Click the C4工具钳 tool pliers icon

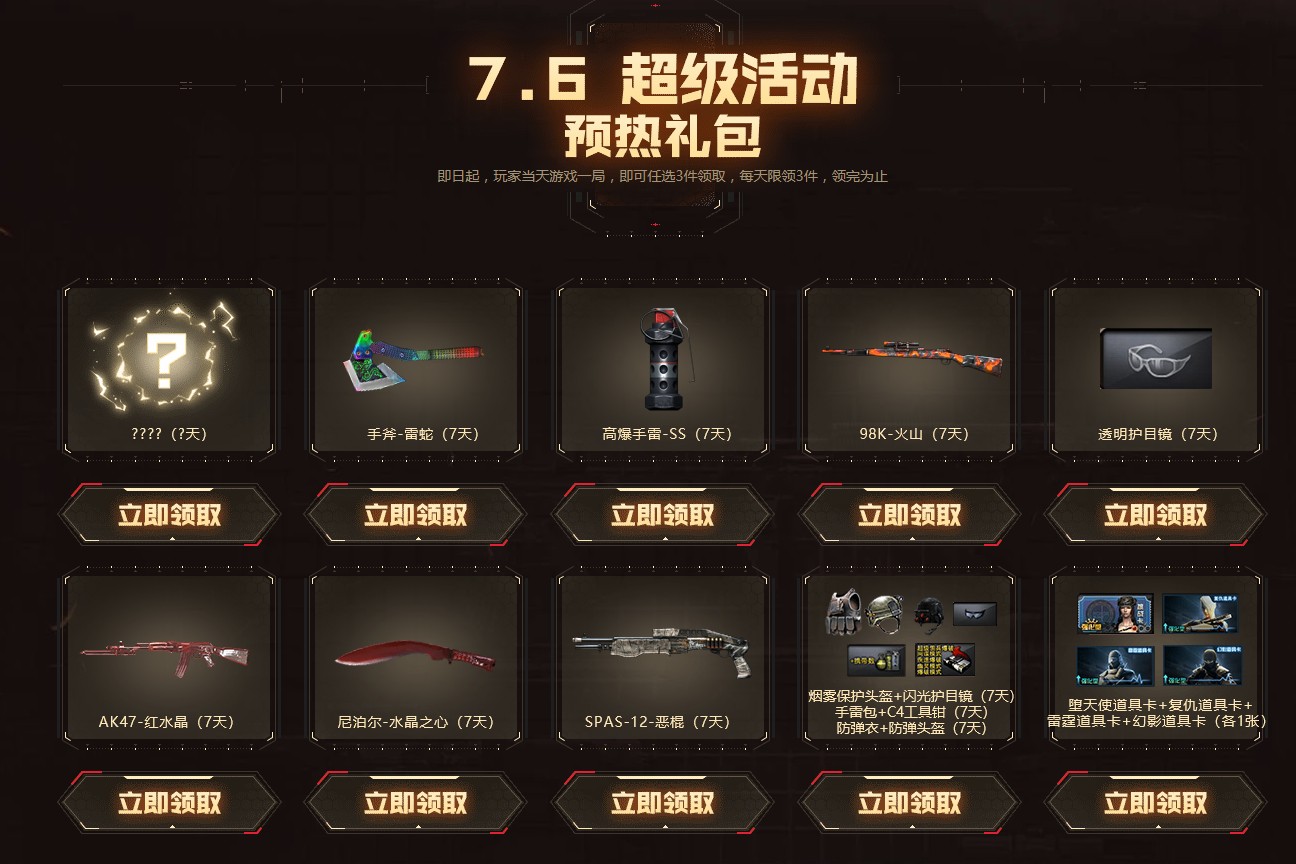pyautogui.click(x=946, y=660)
